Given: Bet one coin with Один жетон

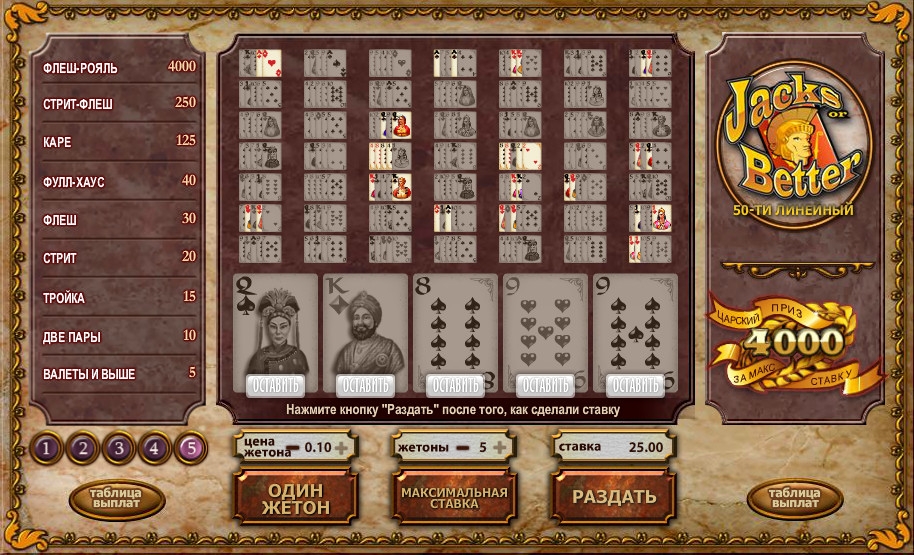Looking at the screenshot, I should coord(295,497).
